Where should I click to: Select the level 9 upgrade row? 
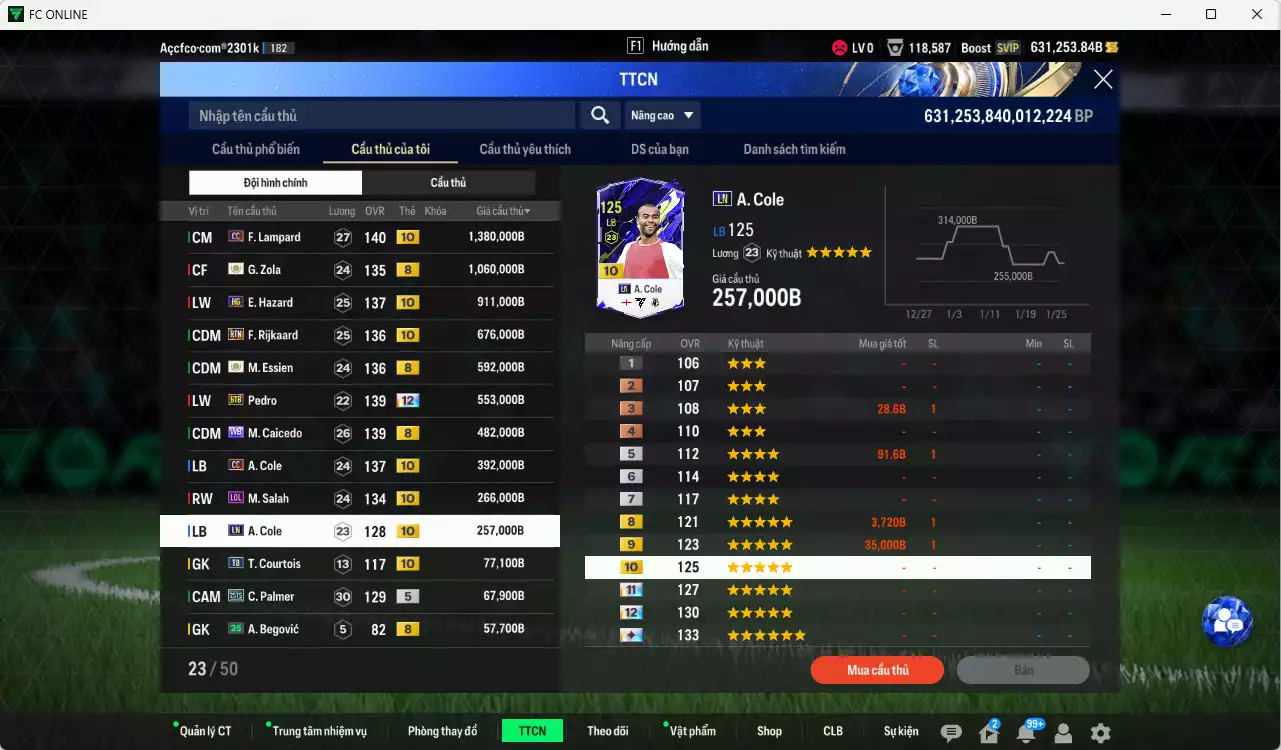click(x=838, y=544)
